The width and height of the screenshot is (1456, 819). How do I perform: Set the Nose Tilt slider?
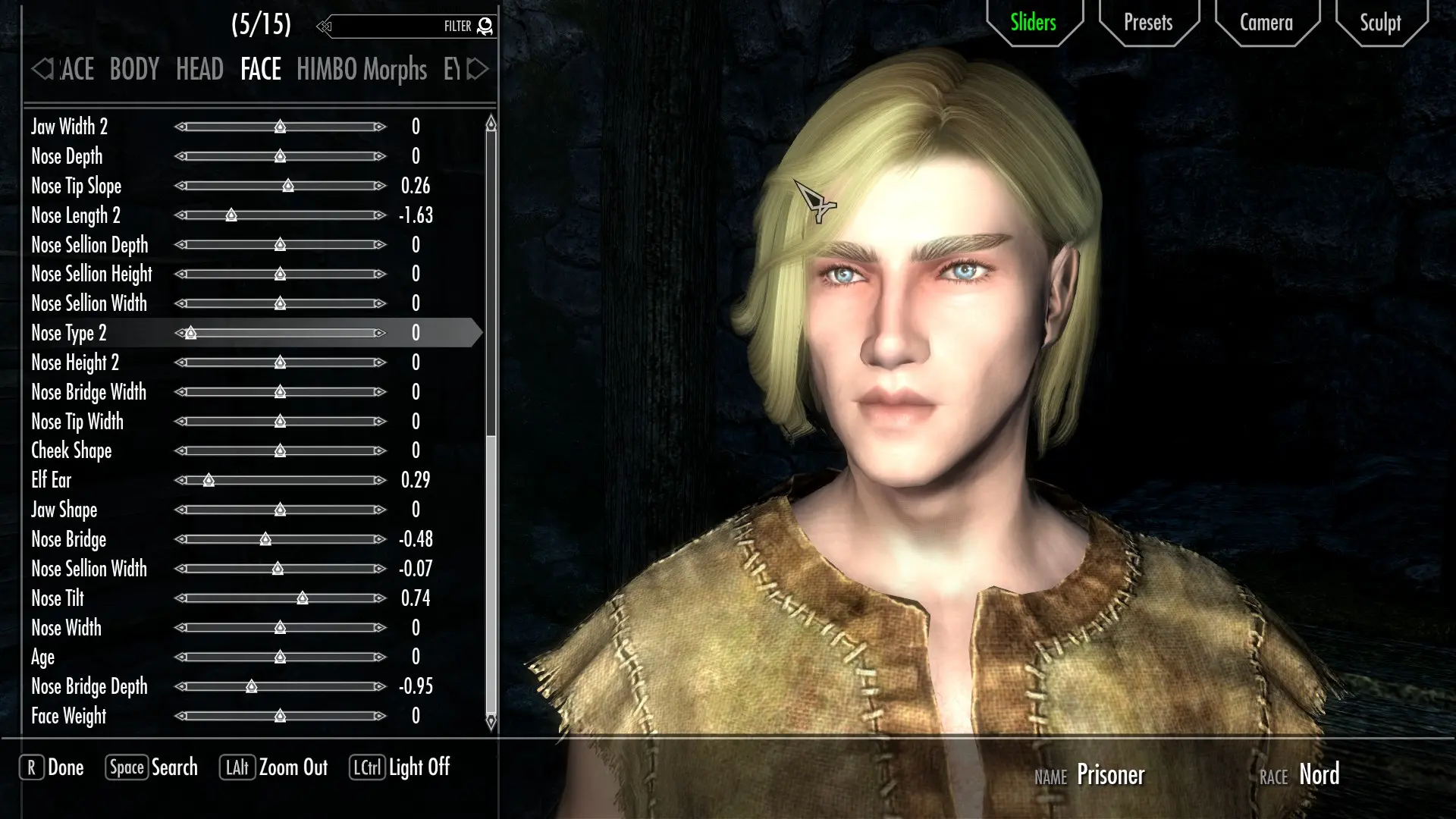click(303, 599)
